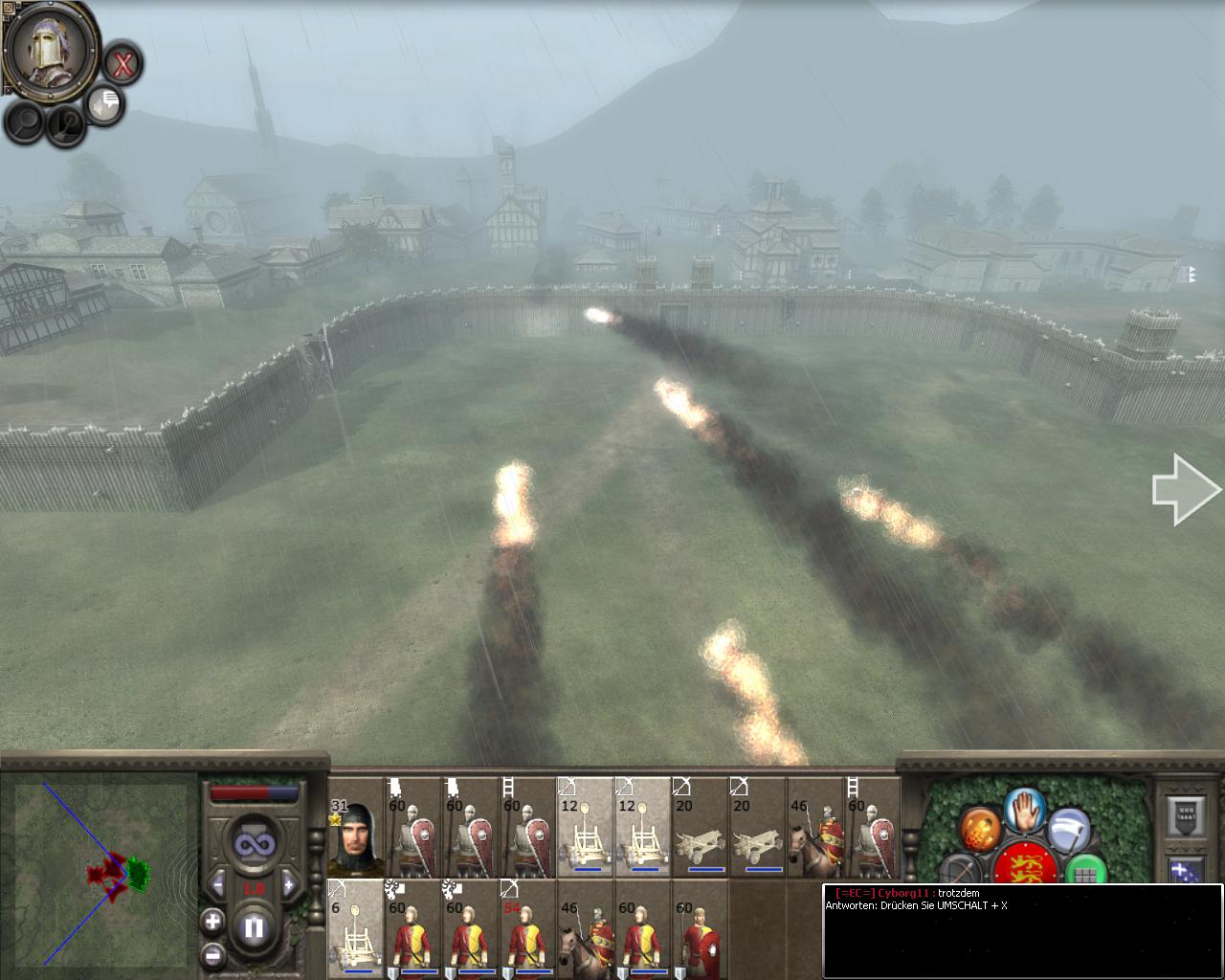This screenshot has height=980, width=1225.
Task: Click the halt order hand icon
Action: click(1025, 810)
